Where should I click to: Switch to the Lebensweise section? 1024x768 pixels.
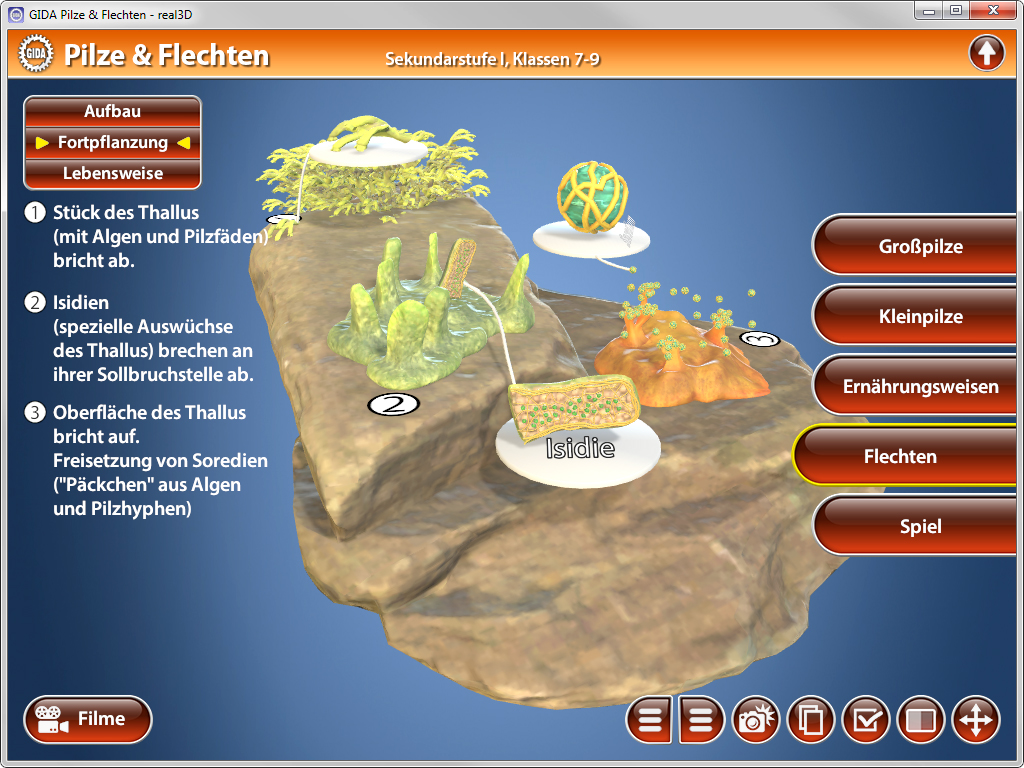point(112,173)
